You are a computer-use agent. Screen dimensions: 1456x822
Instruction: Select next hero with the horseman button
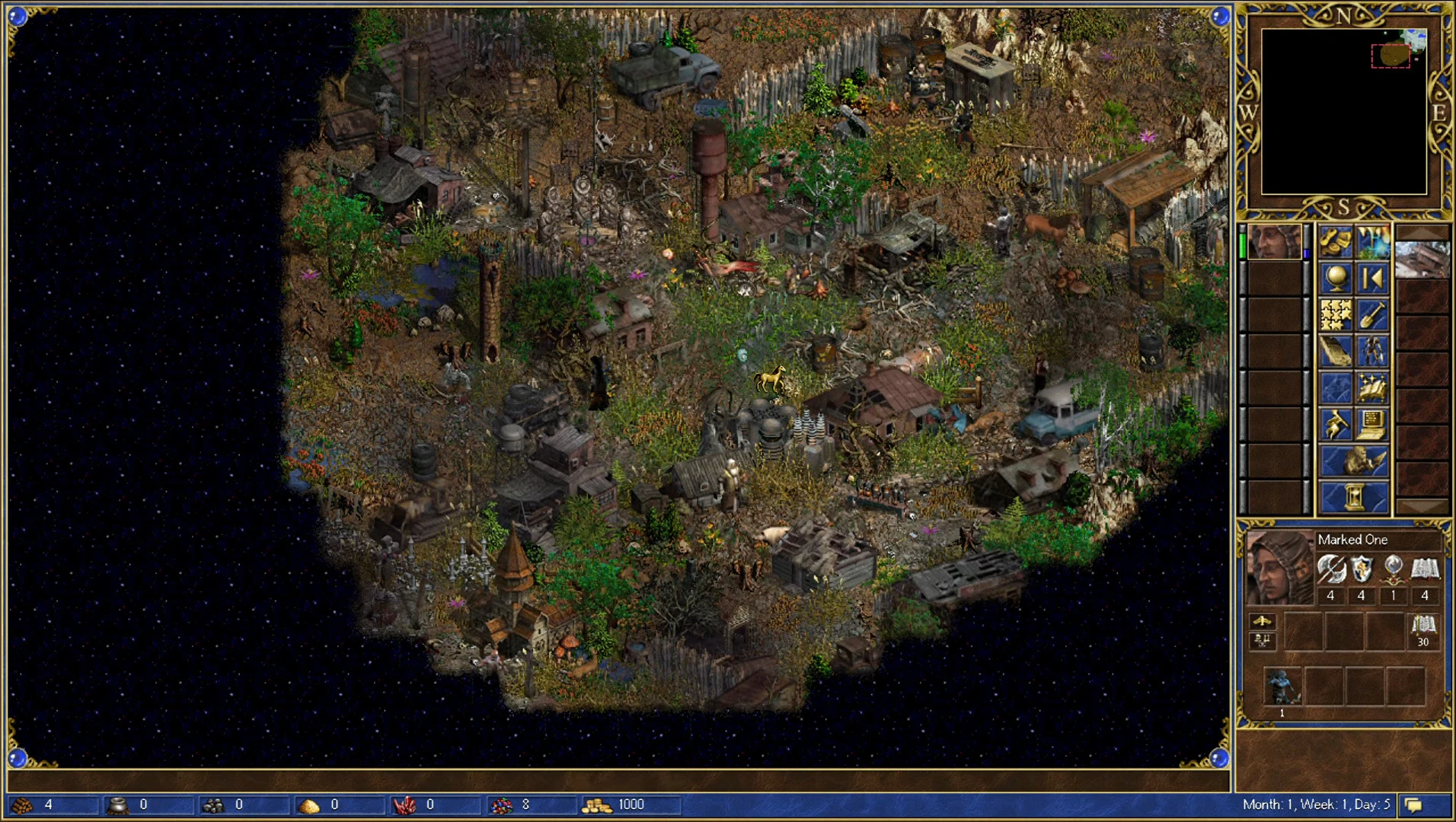tap(1355, 461)
